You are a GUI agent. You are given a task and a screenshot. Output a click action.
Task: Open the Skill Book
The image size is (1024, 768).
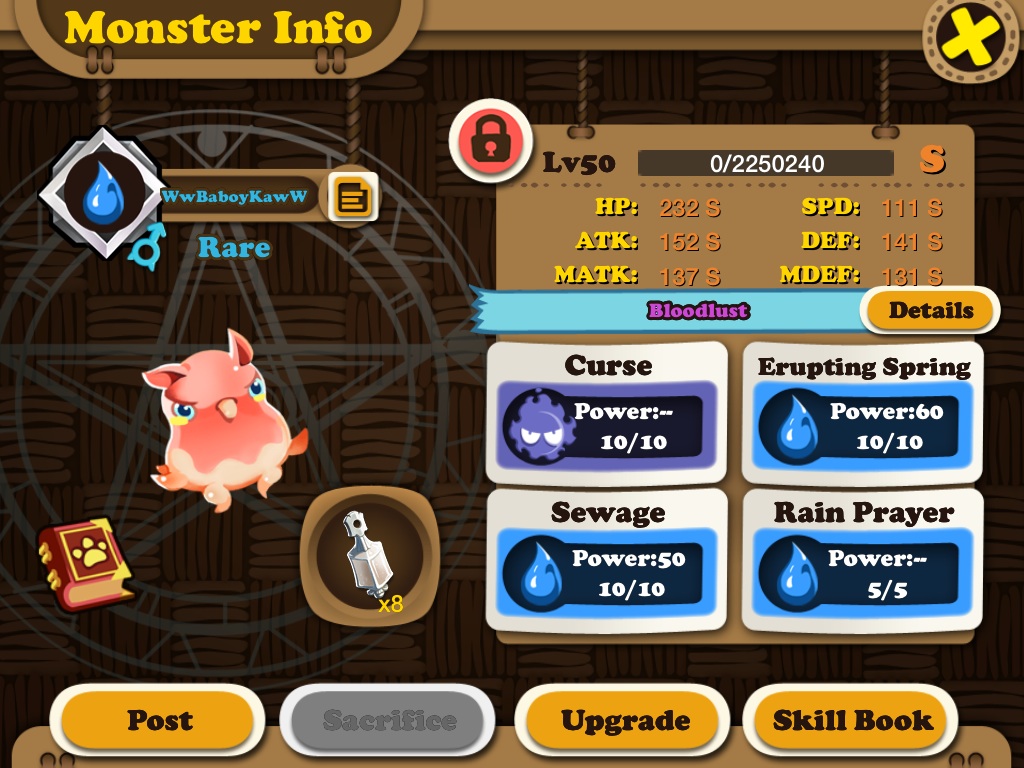point(852,720)
